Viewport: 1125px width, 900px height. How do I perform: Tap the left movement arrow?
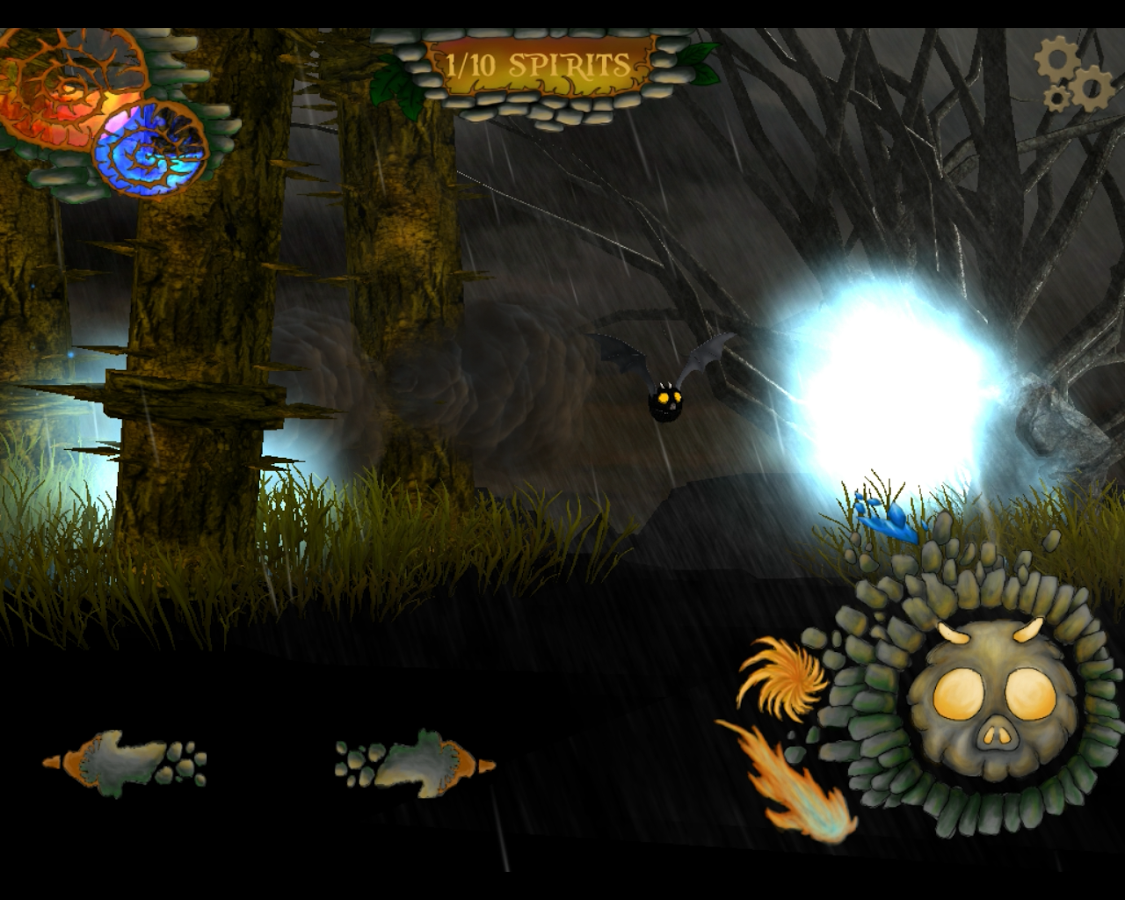[125, 763]
